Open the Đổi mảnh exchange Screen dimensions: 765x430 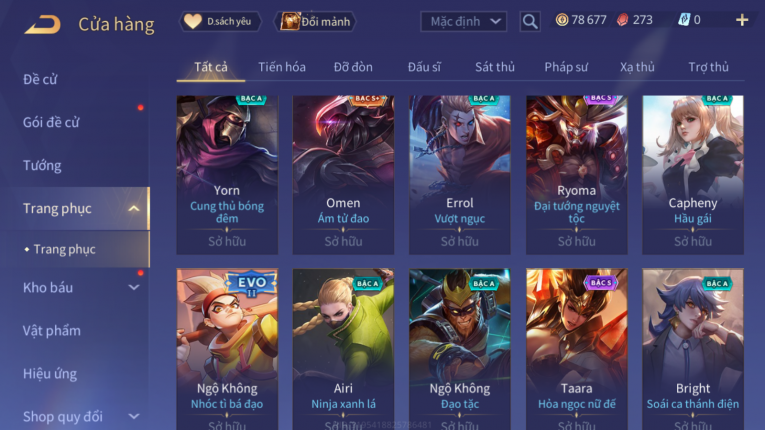[x=315, y=21]
